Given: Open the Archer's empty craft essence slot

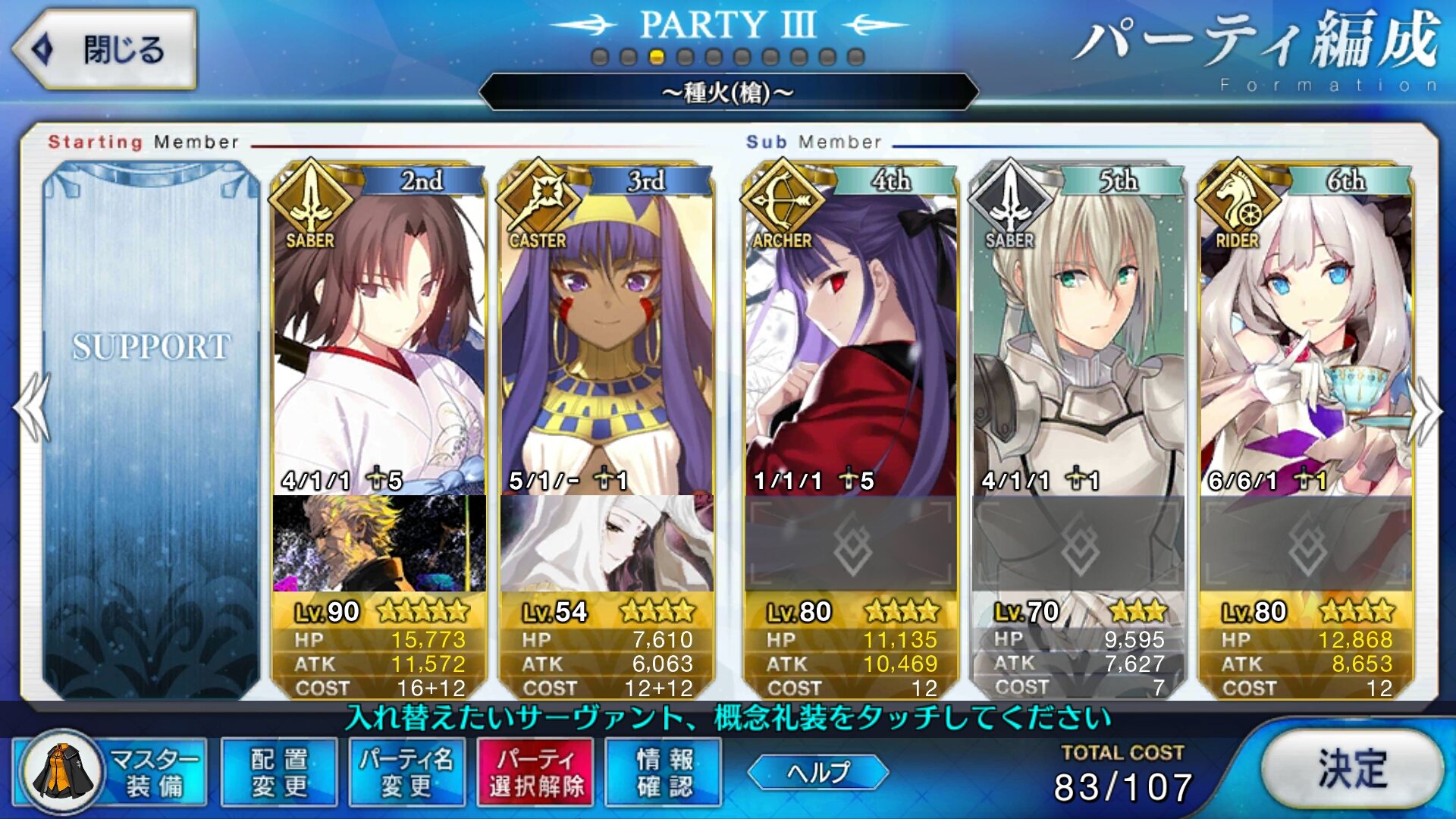Looking at the screenshot, I should click(850, 544).
